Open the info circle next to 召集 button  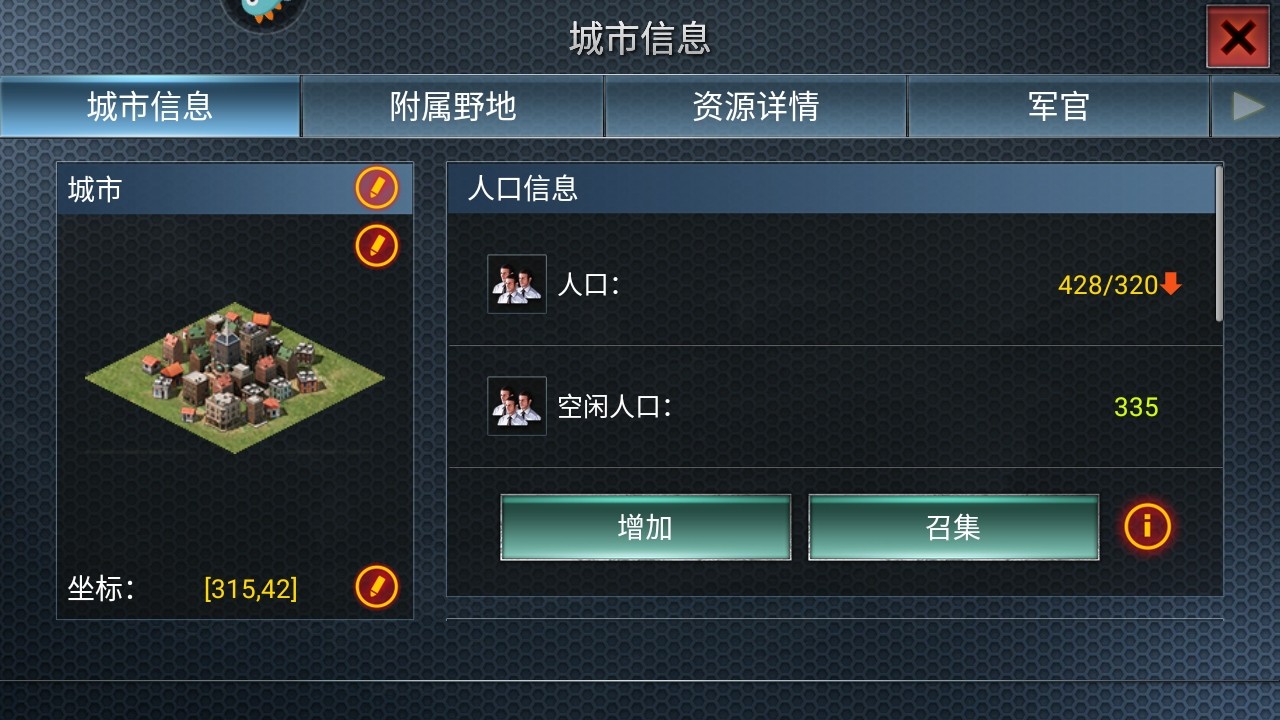1147,527
